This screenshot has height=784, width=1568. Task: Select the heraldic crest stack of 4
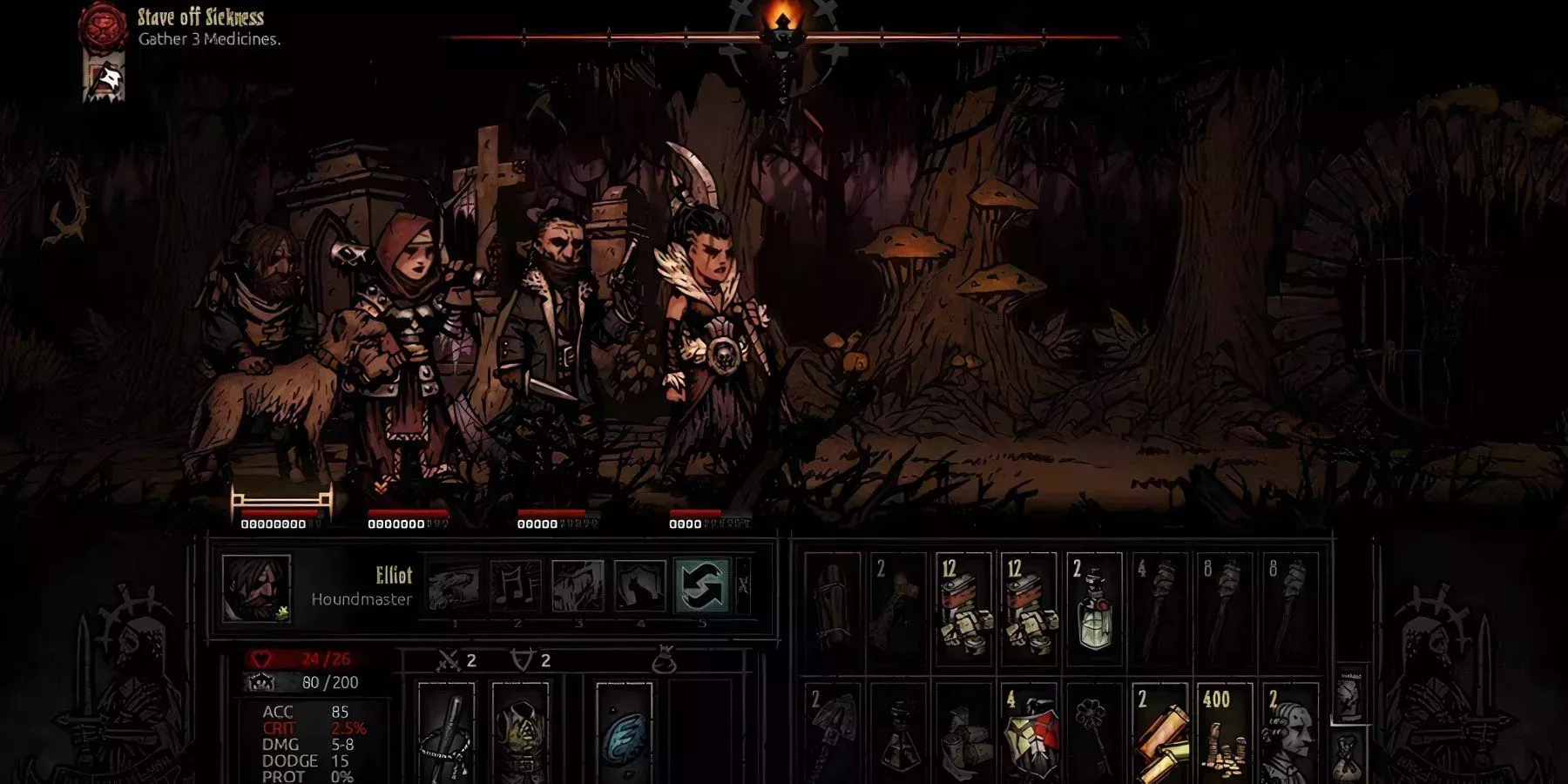[1029, 733]
